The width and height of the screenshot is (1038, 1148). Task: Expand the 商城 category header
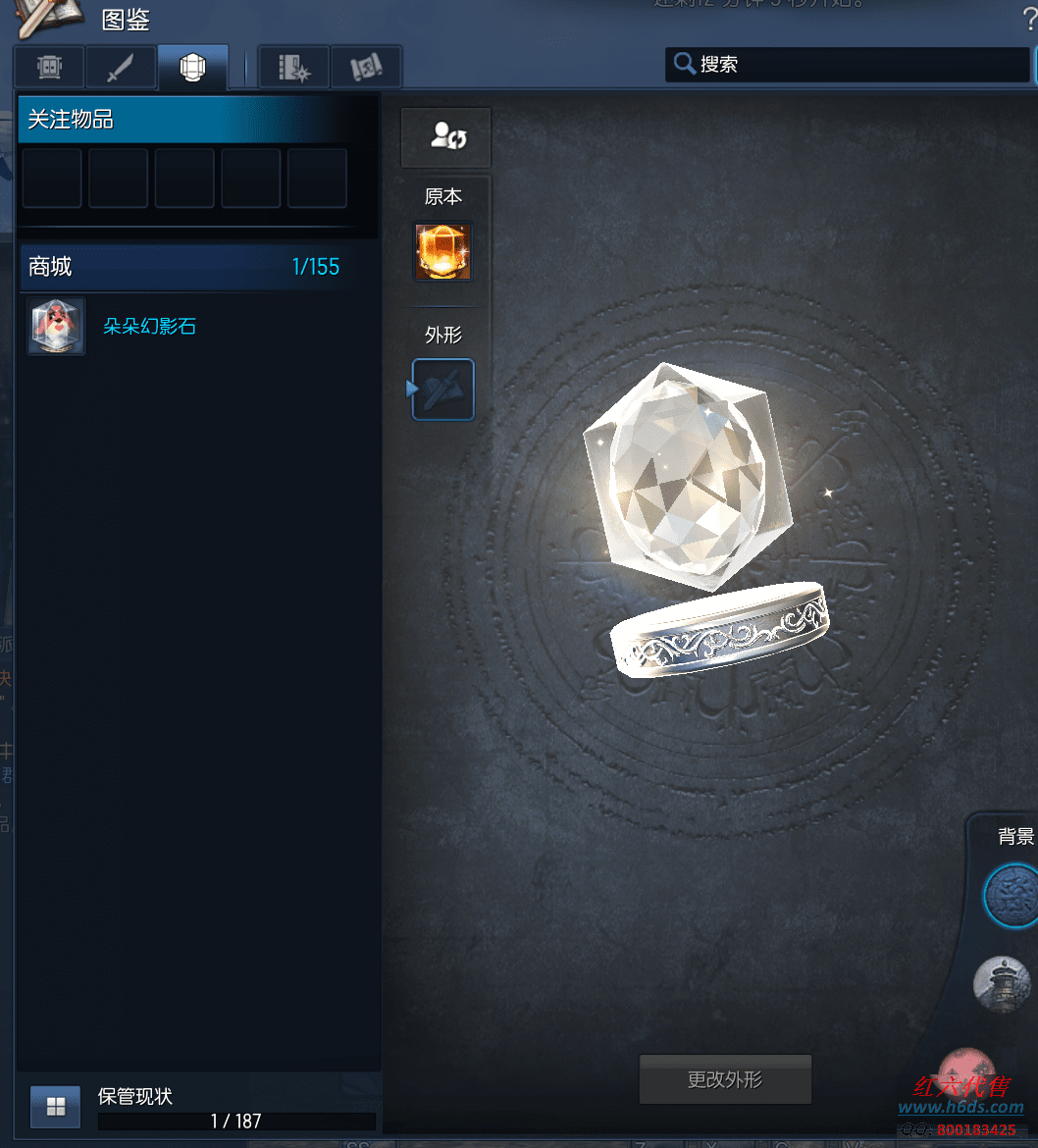[x=196, y=267]
